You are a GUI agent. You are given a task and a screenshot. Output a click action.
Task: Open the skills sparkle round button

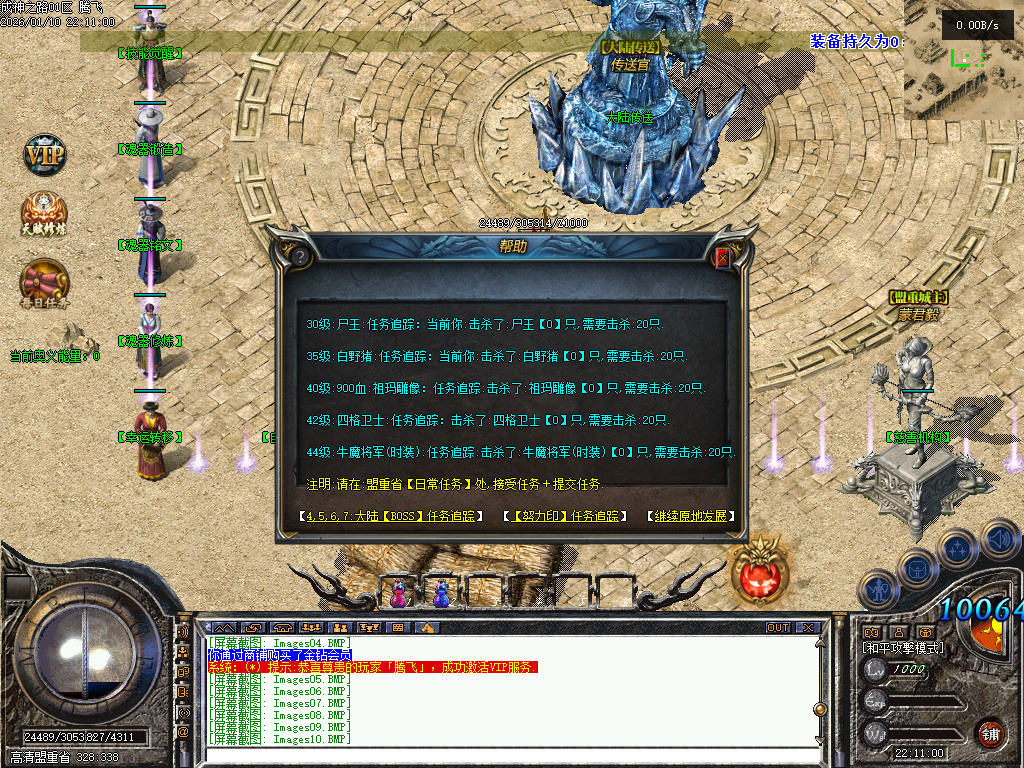(956, 548)
